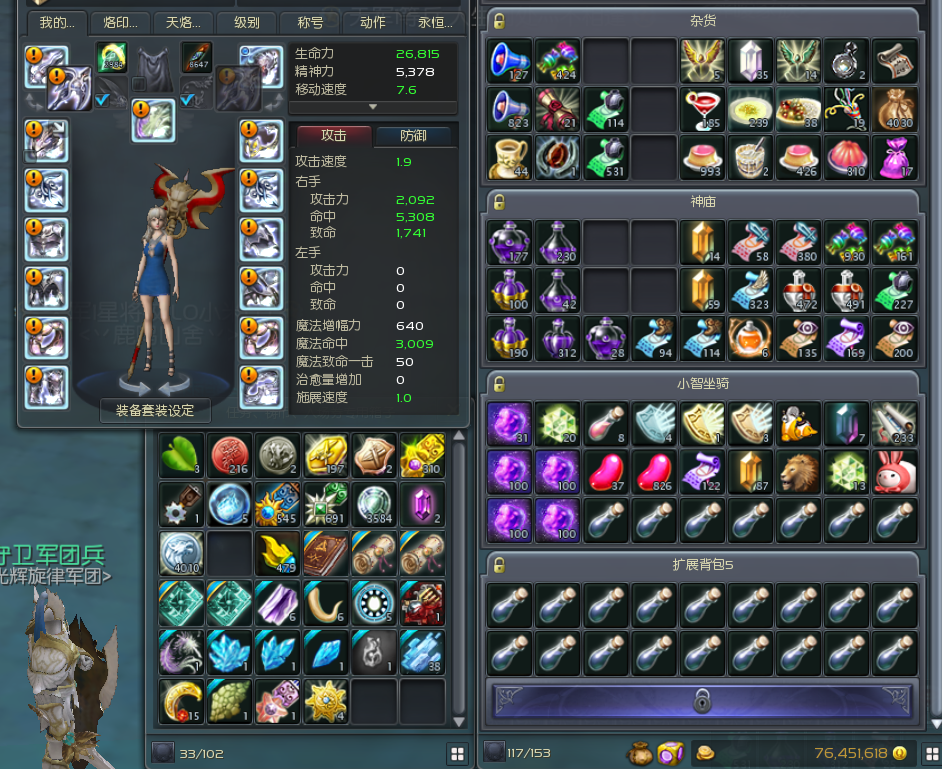The height and width of the screenshot is (769, 942).
Task: Pick the orange potion with count 6
Action: (x=751, y=338)
